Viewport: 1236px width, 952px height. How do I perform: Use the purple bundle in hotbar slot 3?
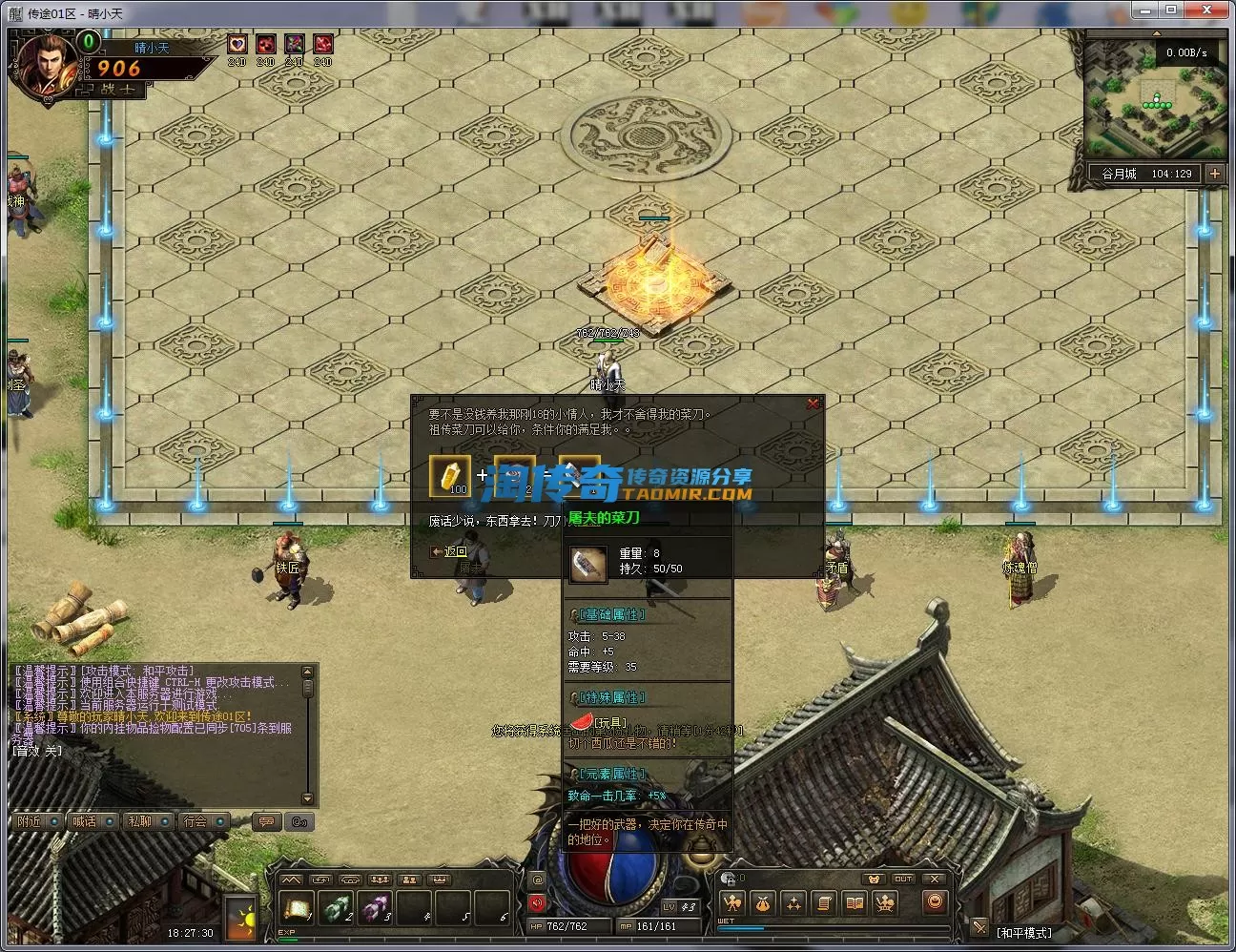point(375,909)
